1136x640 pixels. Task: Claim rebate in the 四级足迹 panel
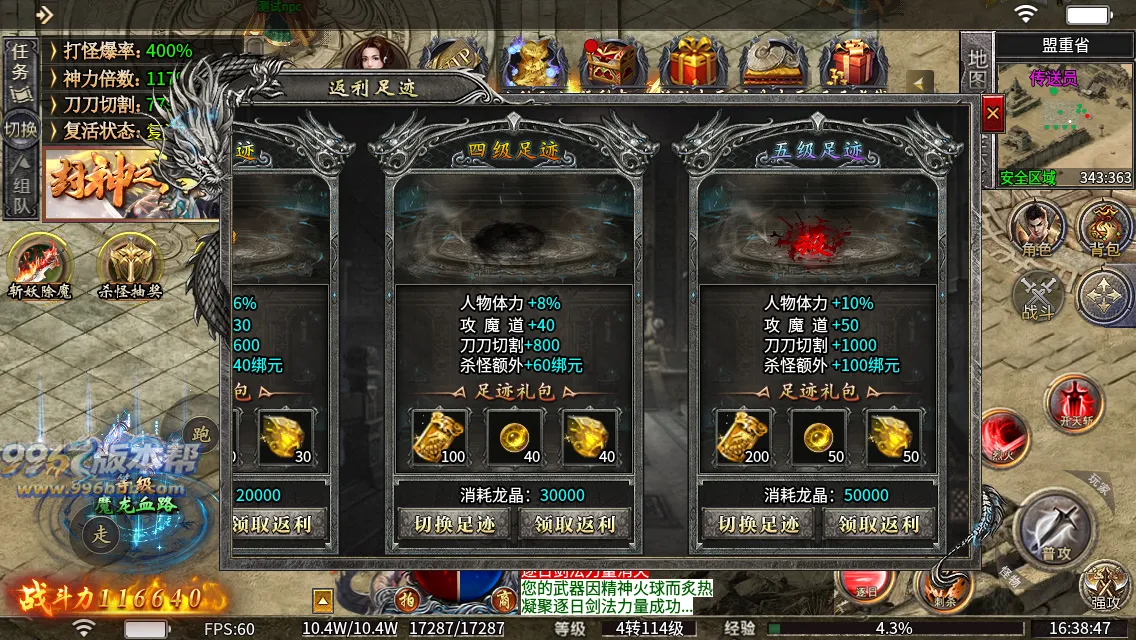click(575, 523)
